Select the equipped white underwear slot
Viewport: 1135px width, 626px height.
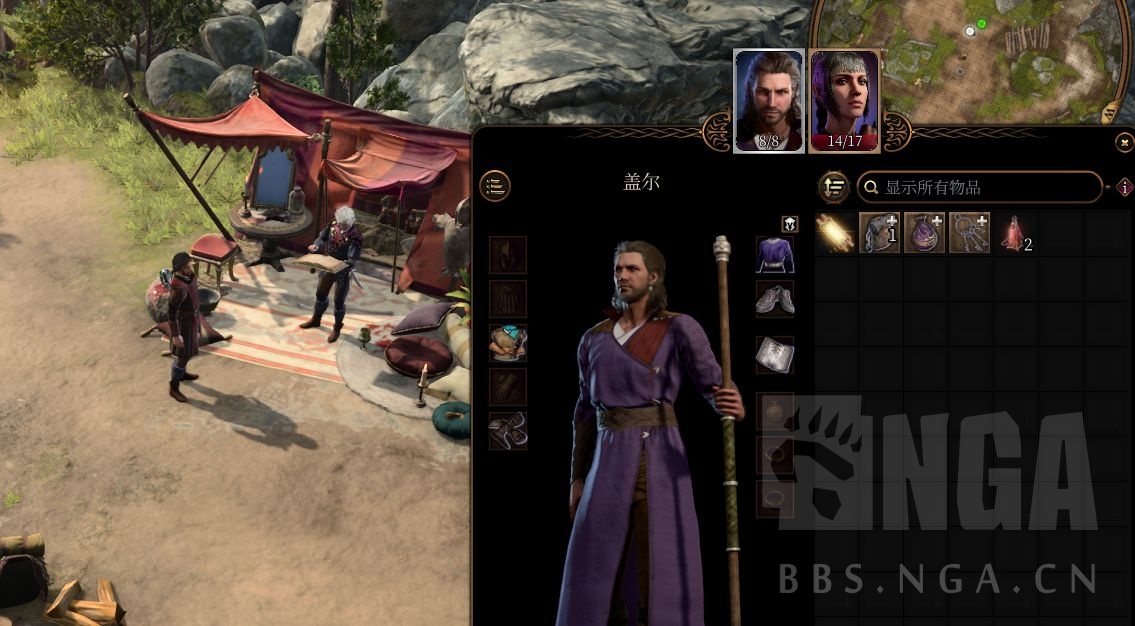tap(775, 355)
